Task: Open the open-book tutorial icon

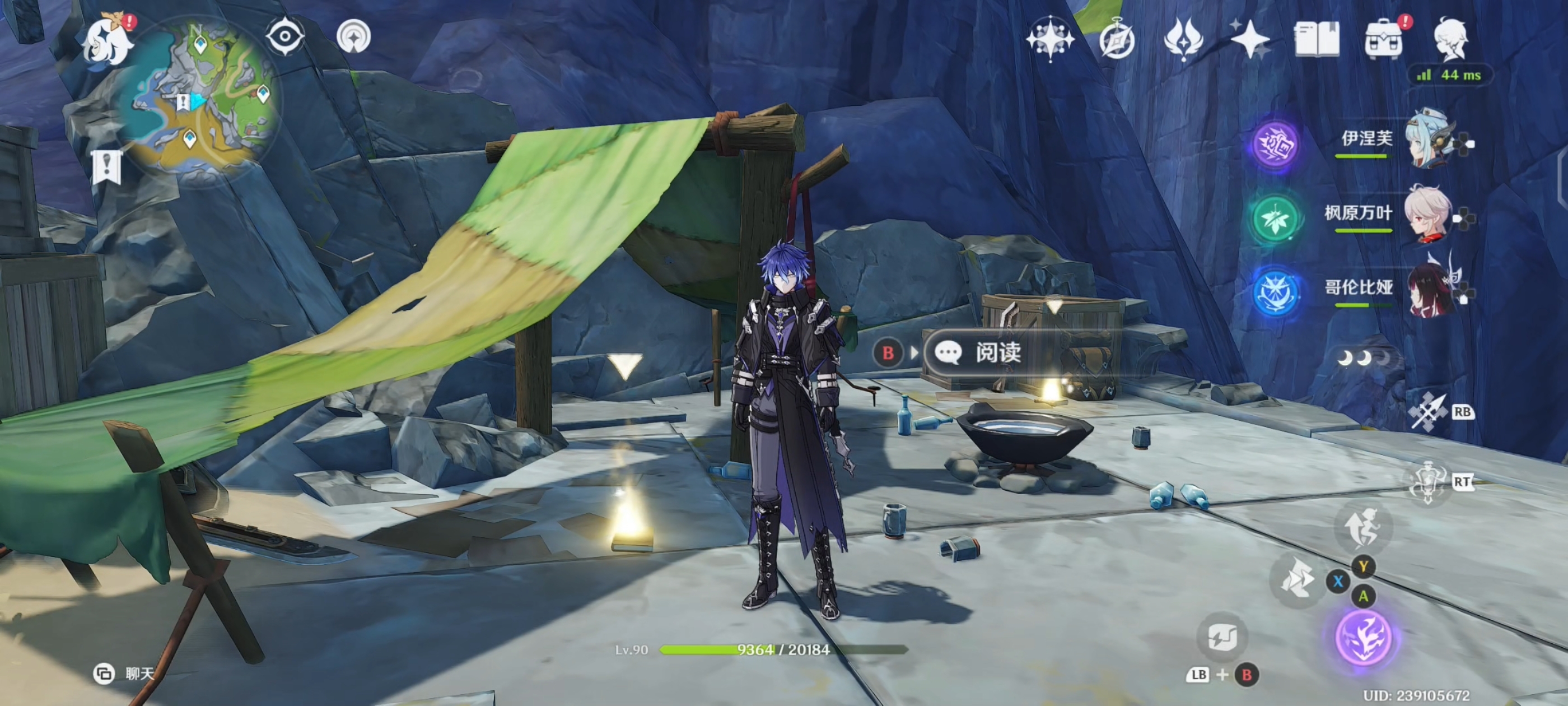Action: 1316,39
